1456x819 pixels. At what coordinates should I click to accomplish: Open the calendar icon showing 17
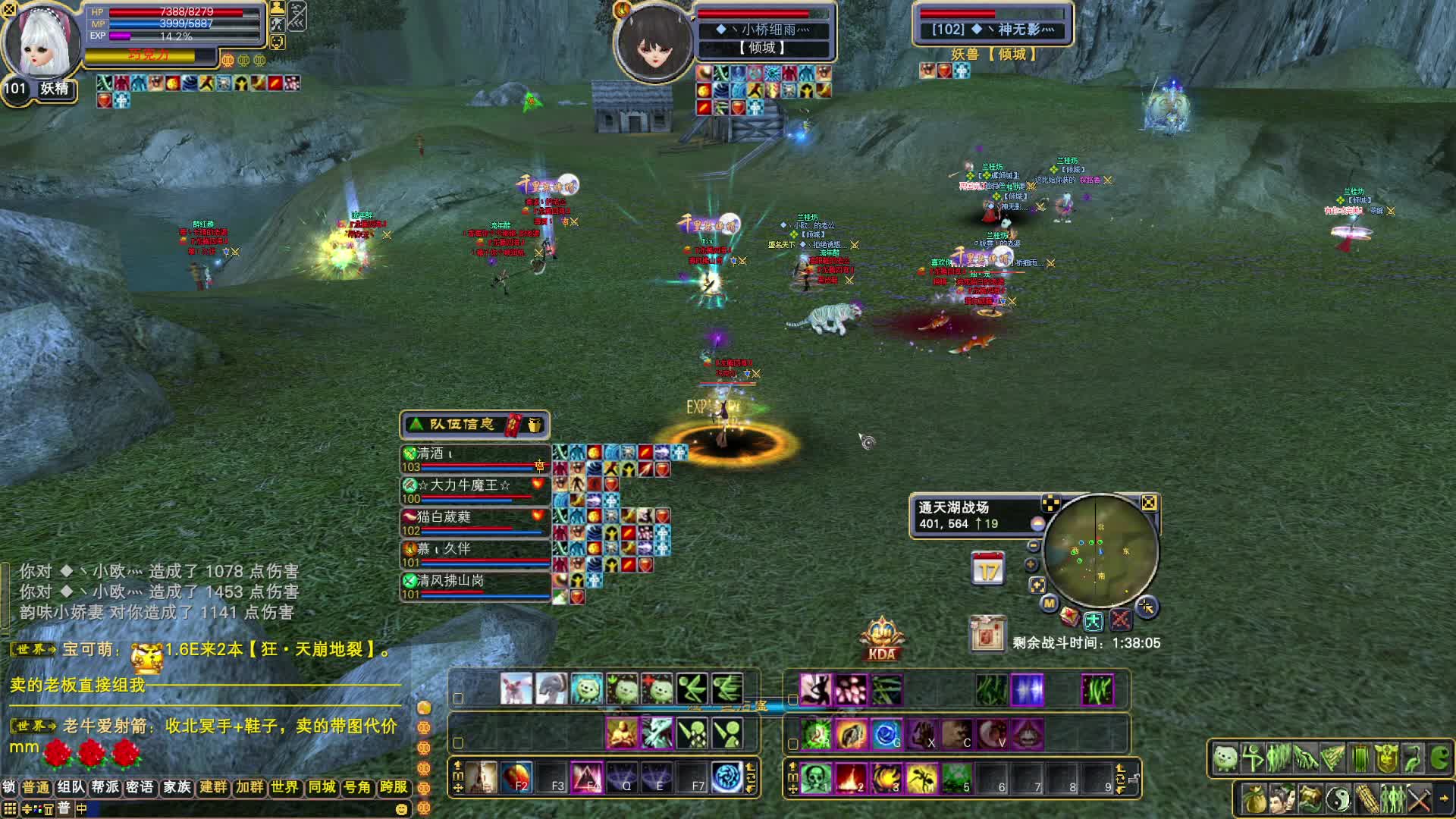point(987,570)
